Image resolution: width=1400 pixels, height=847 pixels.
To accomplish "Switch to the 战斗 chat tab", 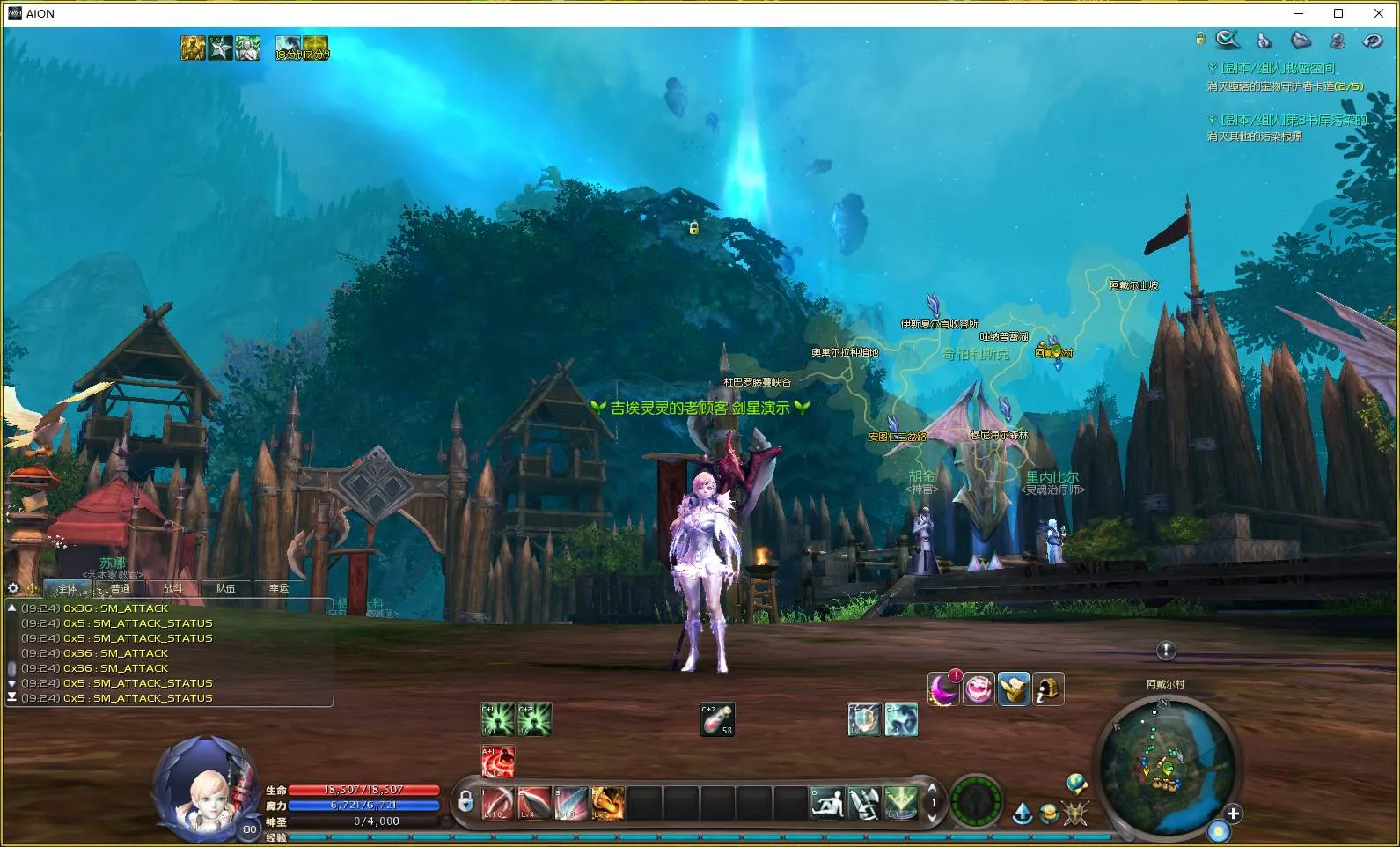I will point(173,588).
